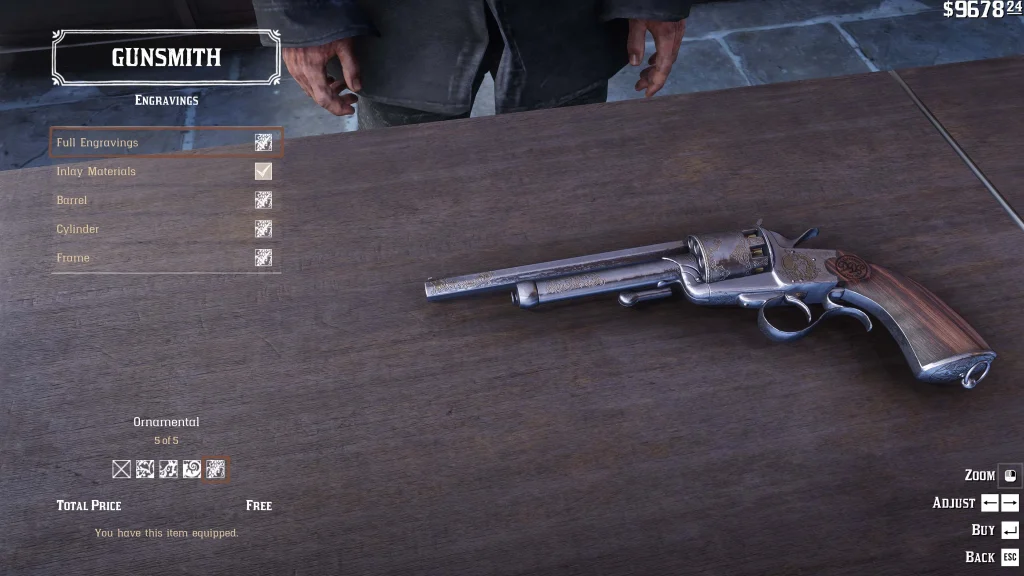Open the Frame engraving entry

[x=165, y=258]
